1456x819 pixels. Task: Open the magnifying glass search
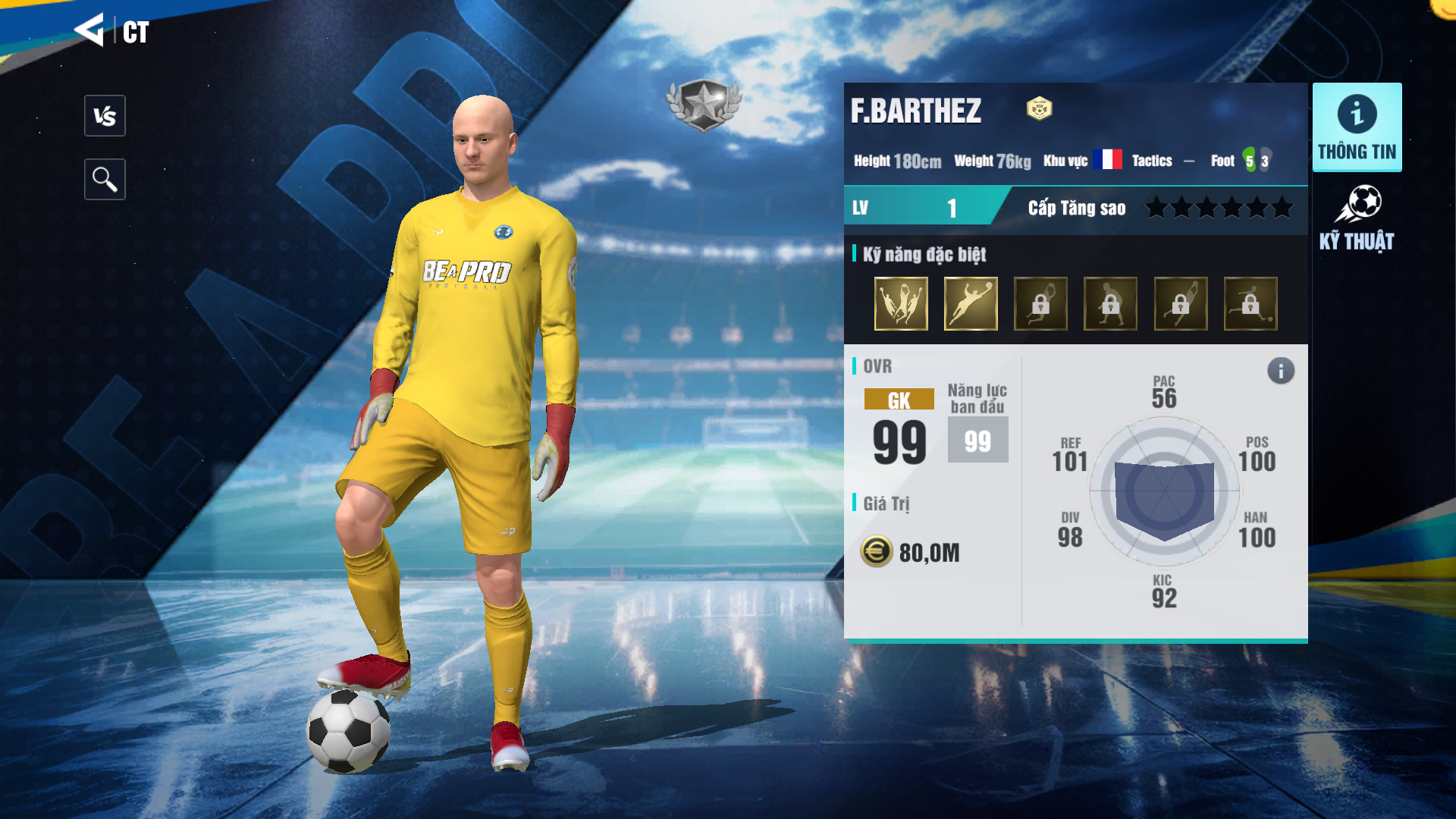pyautogui.click(x=105, y=180)
